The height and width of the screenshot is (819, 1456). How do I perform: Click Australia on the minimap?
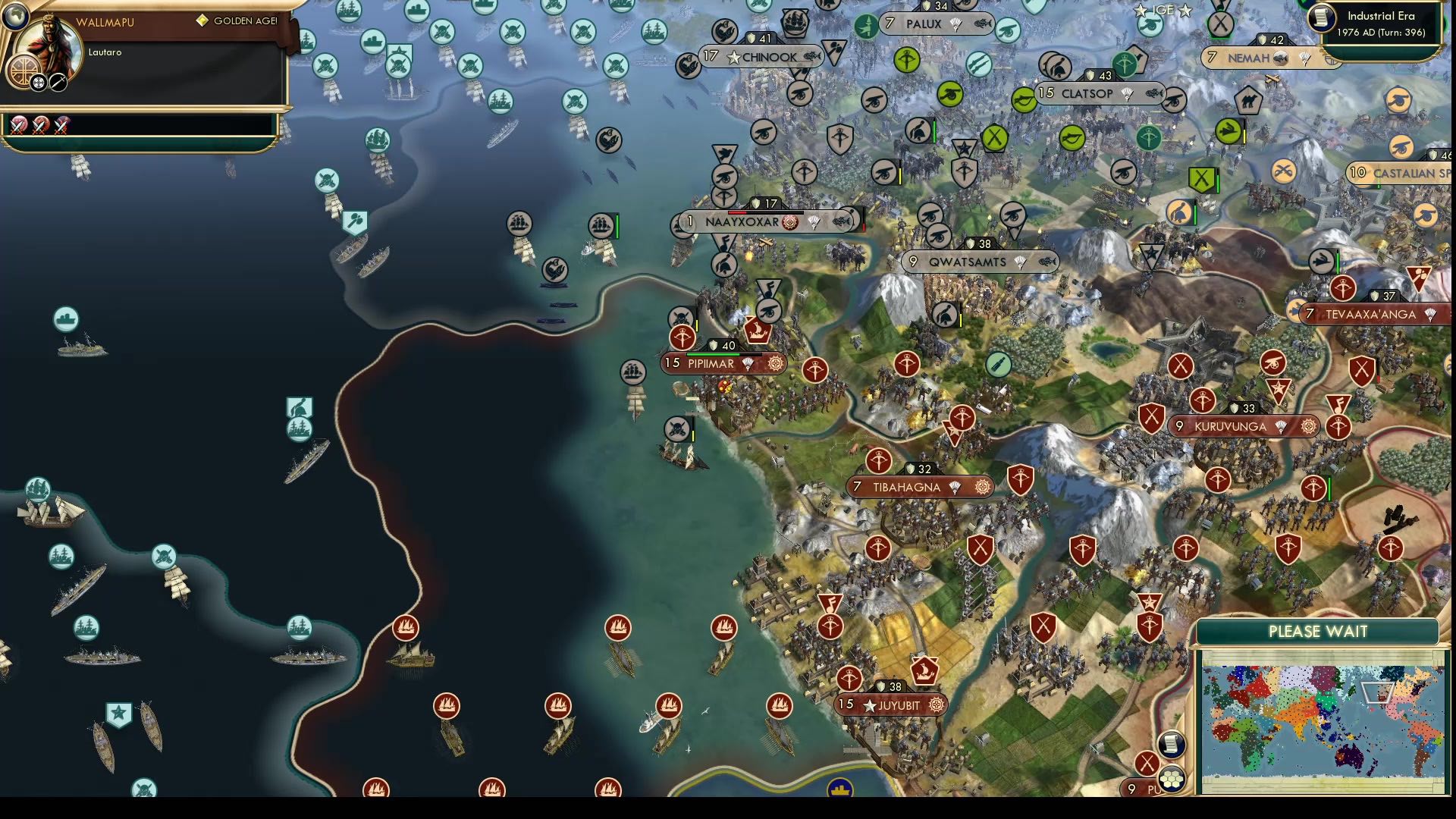pyautogui.click(x=1348, y=758)
